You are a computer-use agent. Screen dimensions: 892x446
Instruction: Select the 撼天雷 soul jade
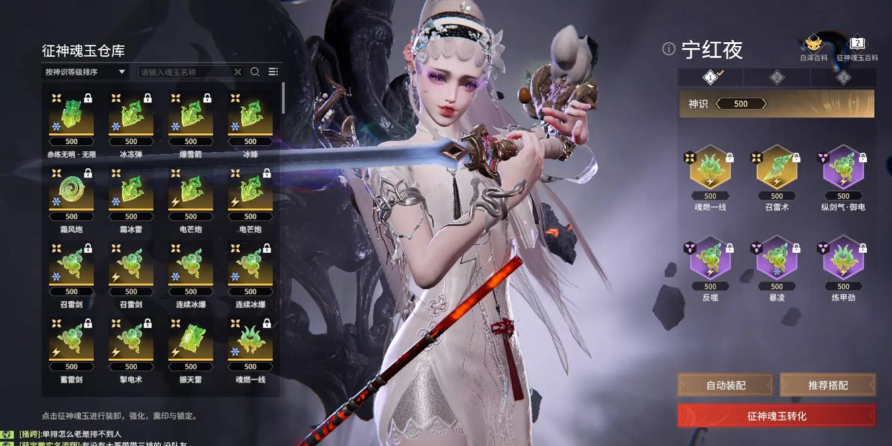190,342
